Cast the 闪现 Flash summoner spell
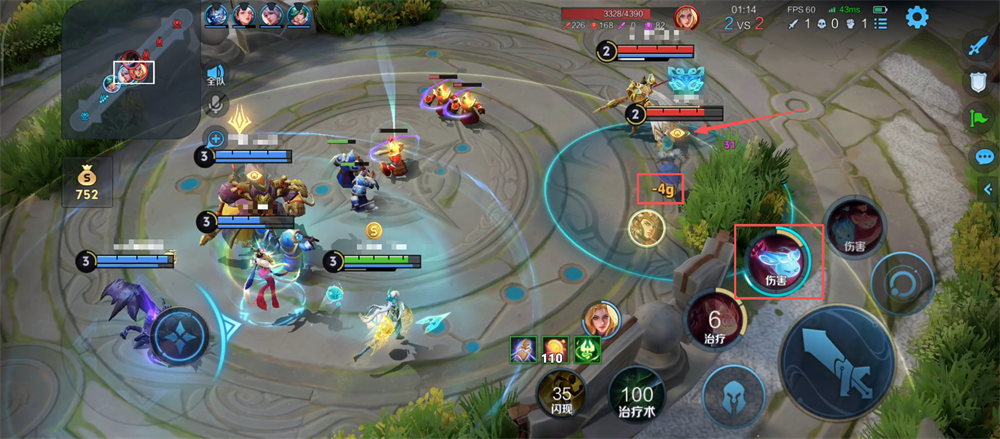This screenshot has width=1000, height=439. click(561, 397)
